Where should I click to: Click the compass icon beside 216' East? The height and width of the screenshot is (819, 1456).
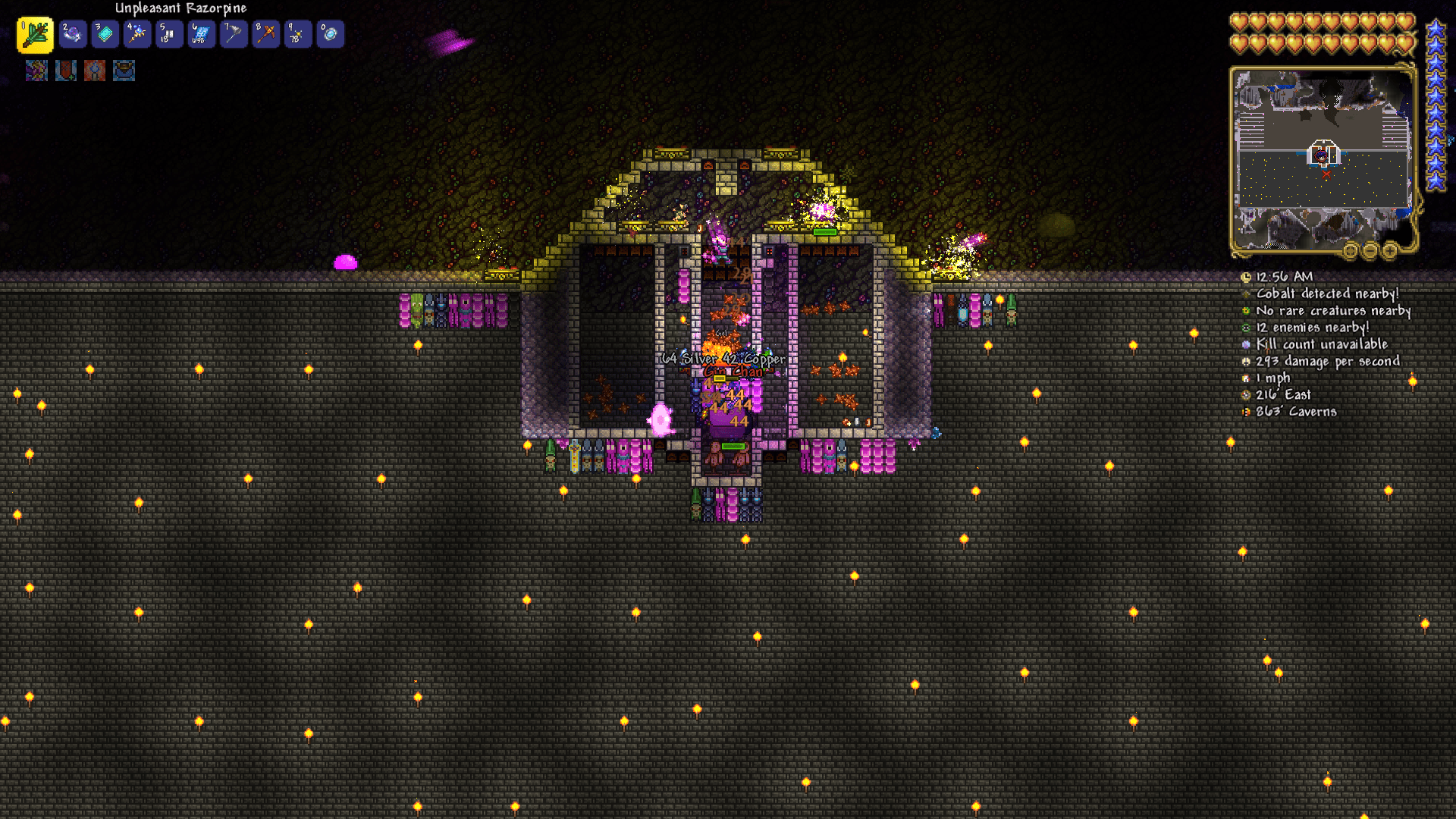[1245, 394]
